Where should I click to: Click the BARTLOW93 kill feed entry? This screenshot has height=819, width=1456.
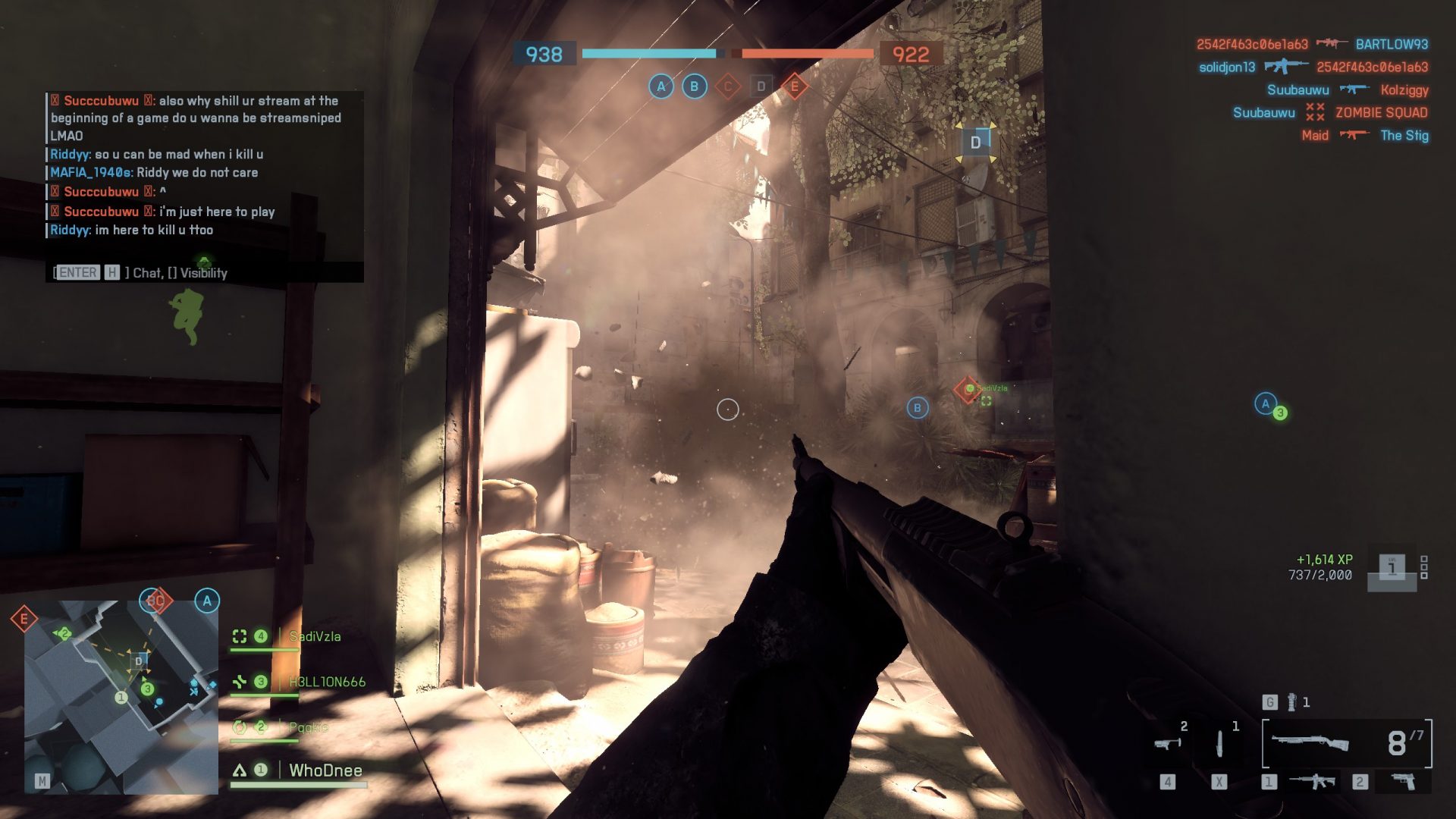1391,45
